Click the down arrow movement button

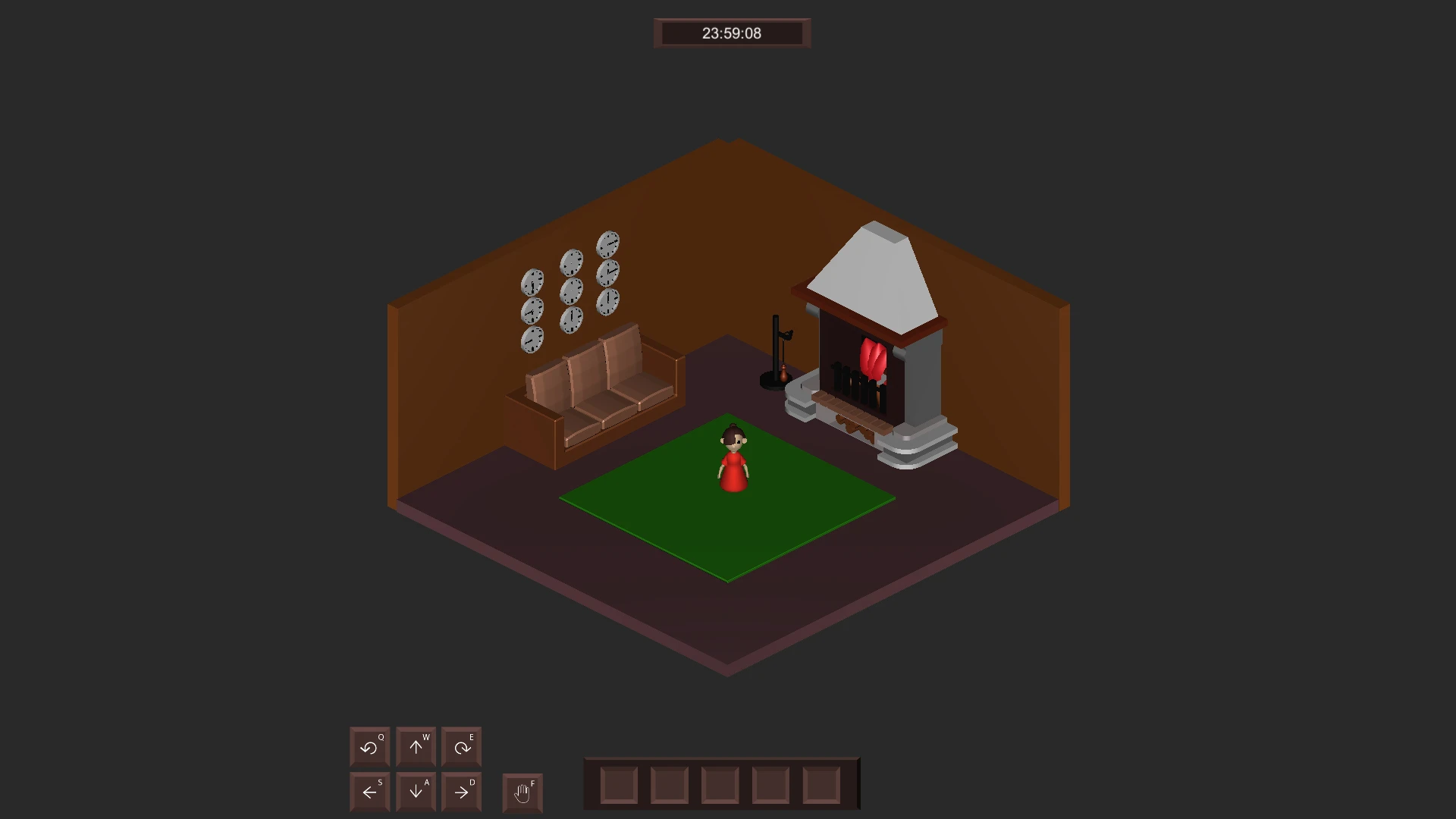pos(416,792)
